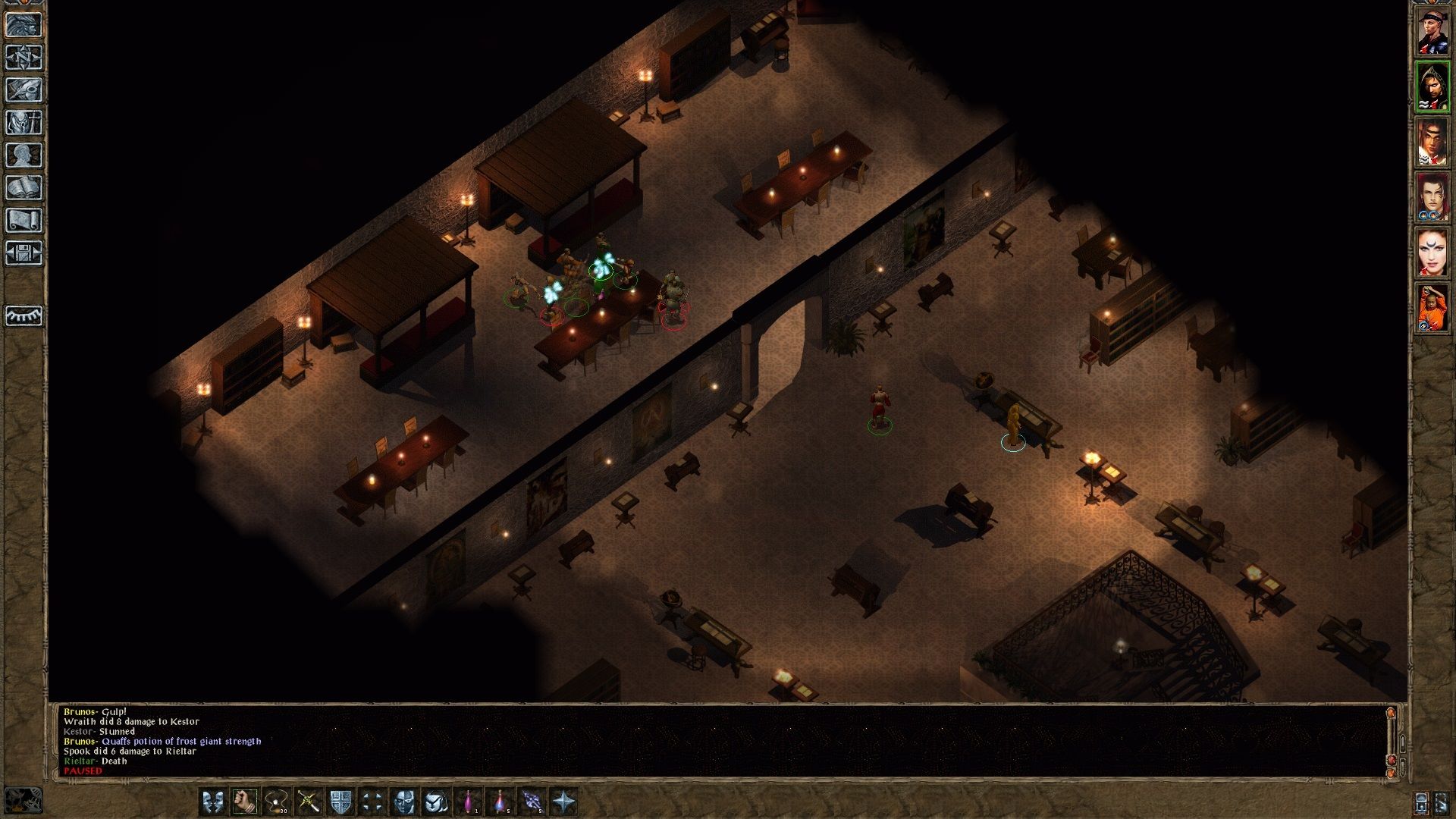Open the priest scroll button
Image resolution: width=1456 pixels, height=819 pixels.
click(24, 221)
